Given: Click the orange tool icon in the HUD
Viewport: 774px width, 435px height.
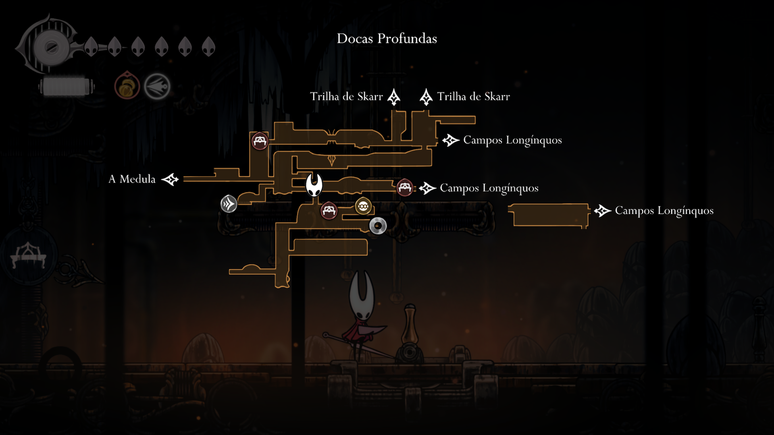Looking at the screenshot, I should [126, 86].
